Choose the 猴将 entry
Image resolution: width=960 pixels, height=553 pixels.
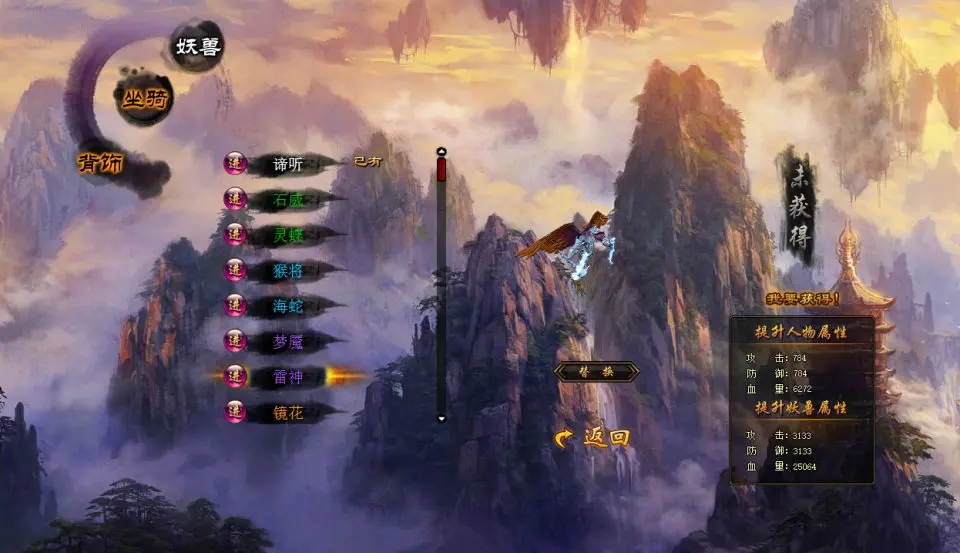(288, 270)
